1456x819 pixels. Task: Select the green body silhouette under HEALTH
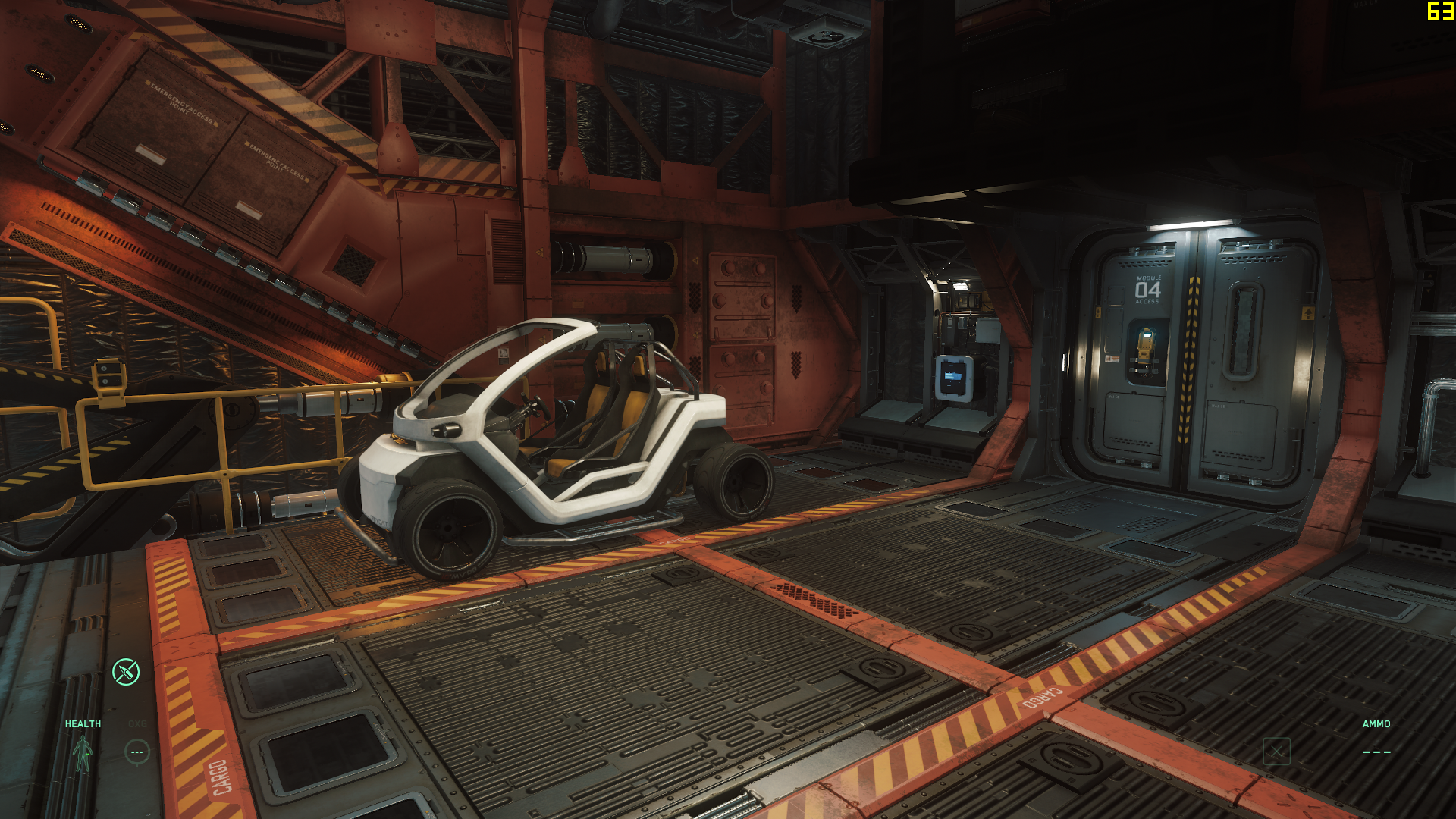82,754
